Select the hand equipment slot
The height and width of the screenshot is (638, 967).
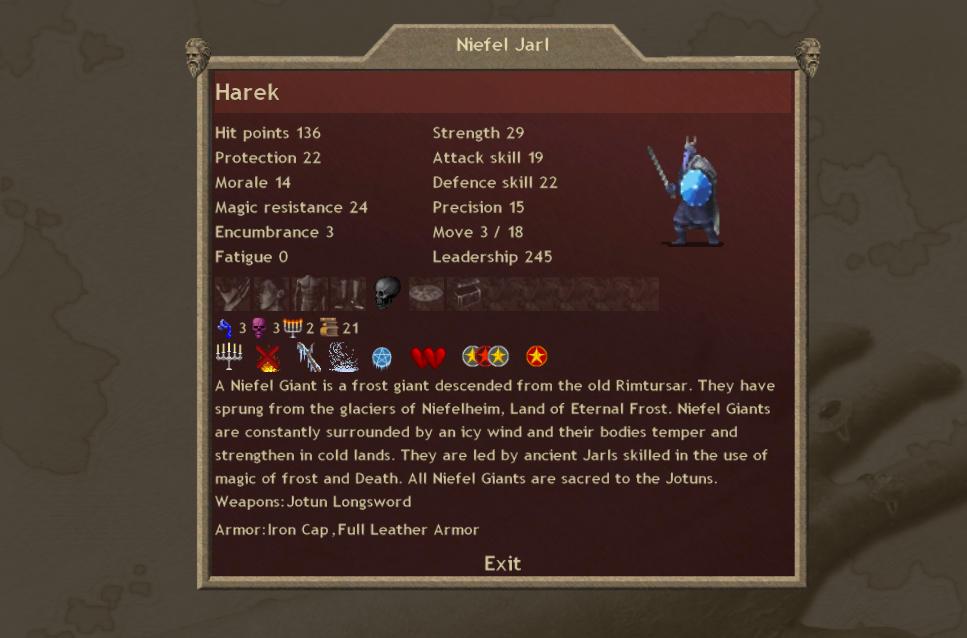(x=232, y=294)
